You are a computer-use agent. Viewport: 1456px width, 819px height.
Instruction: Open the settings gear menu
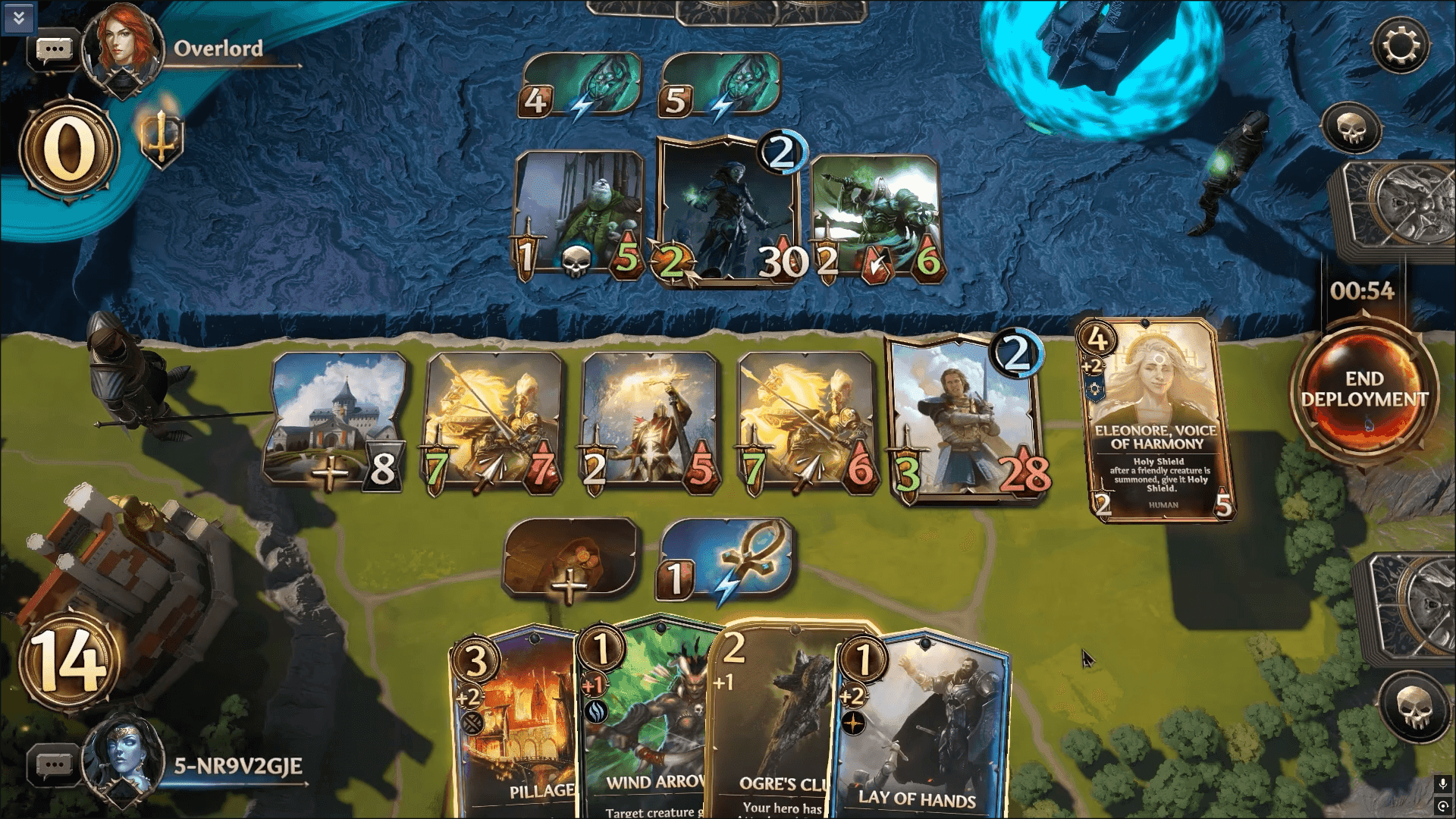click(x=1400, y=45)
